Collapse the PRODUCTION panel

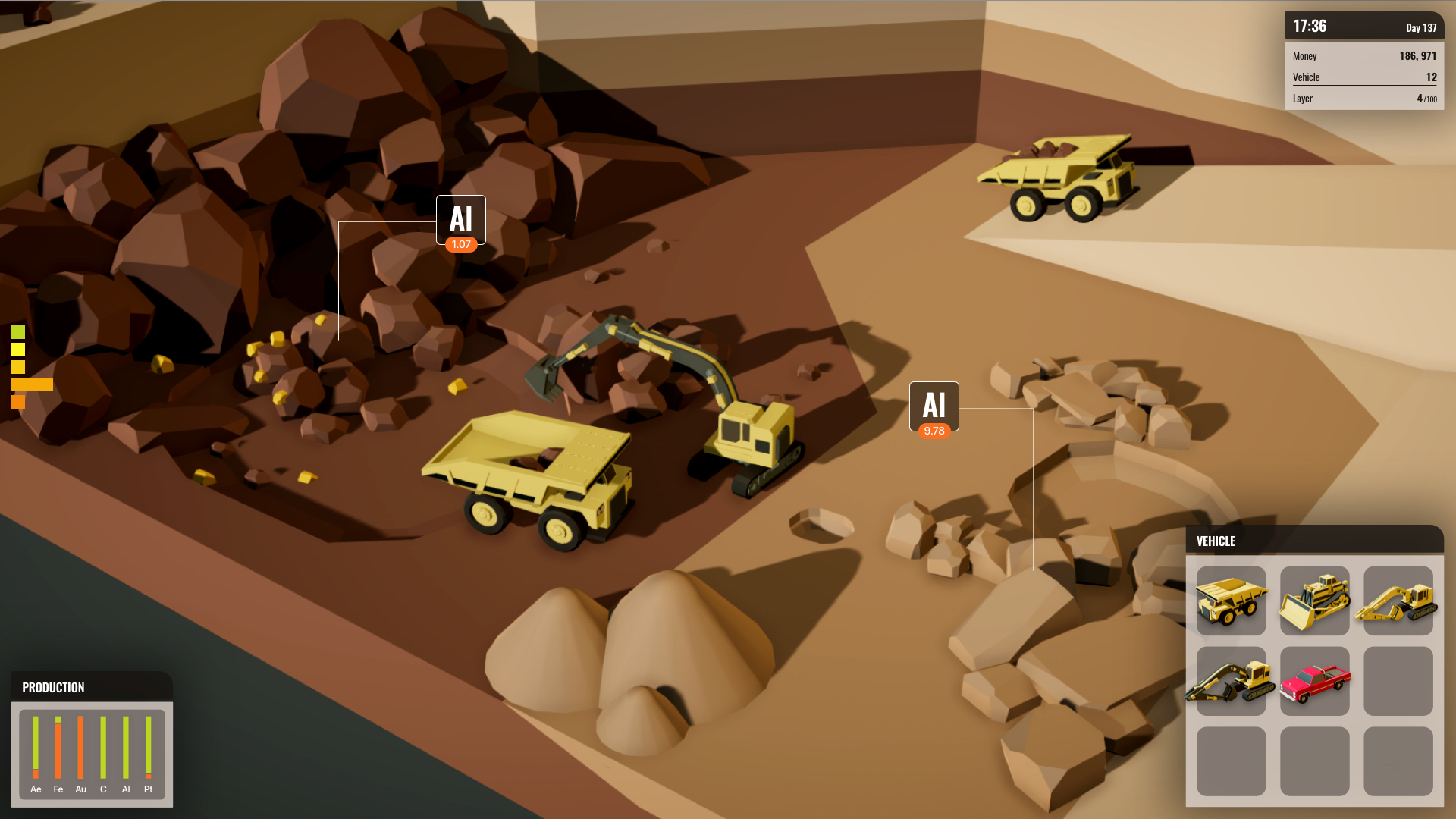click(53, 687)
